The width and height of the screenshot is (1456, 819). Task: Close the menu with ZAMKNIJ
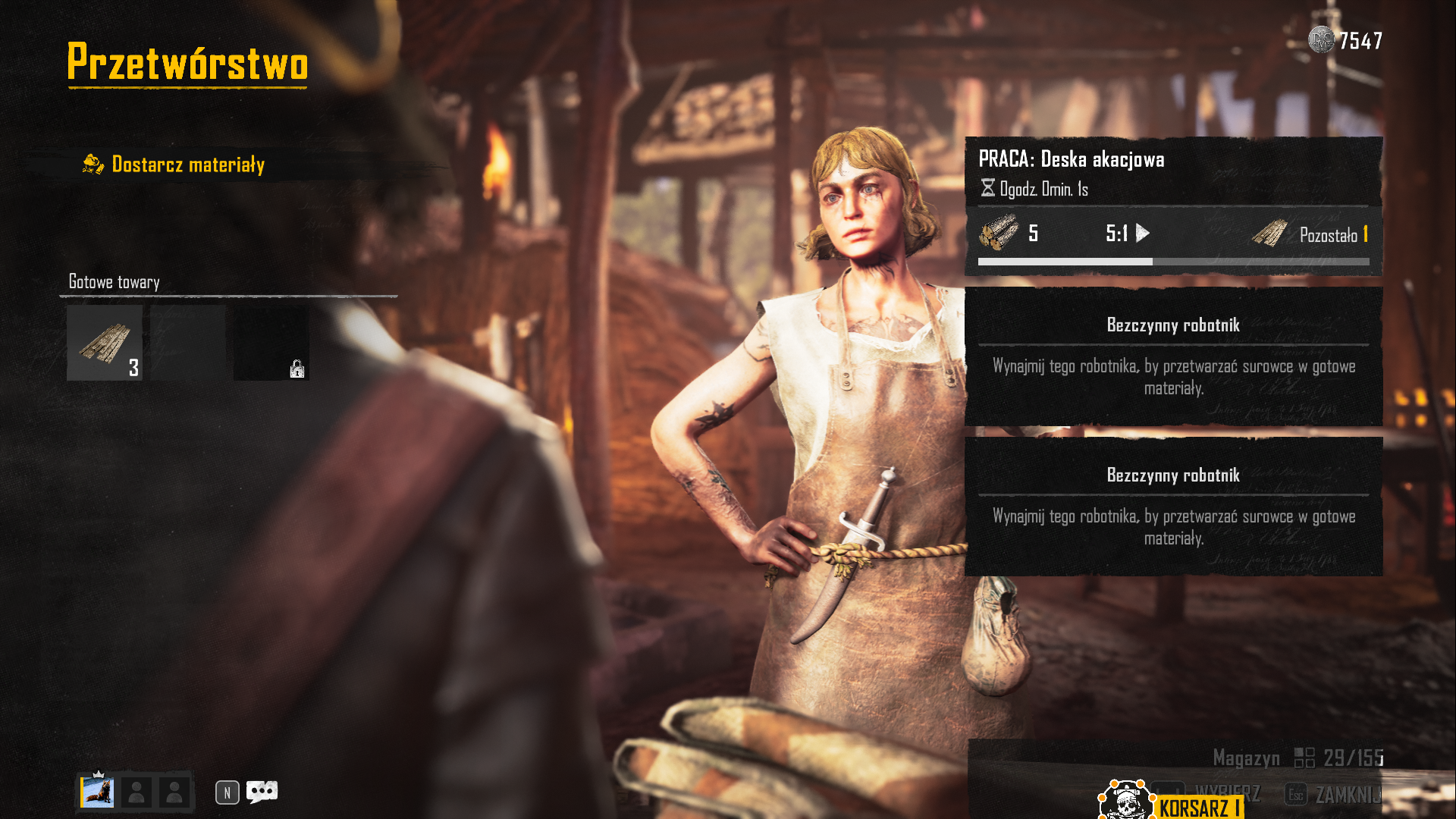point(1336,794)
